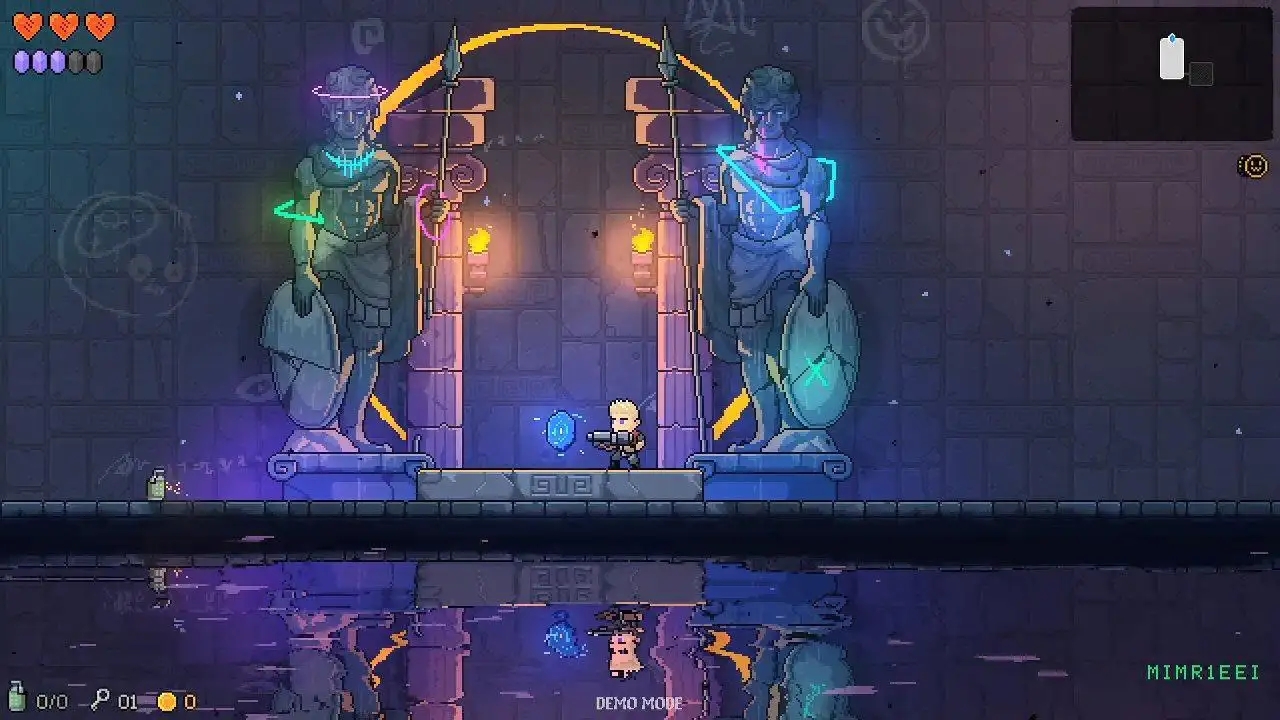This screenshot has height=720, width=1280.
Task: Click the minimap panel
Action: 1171,74
